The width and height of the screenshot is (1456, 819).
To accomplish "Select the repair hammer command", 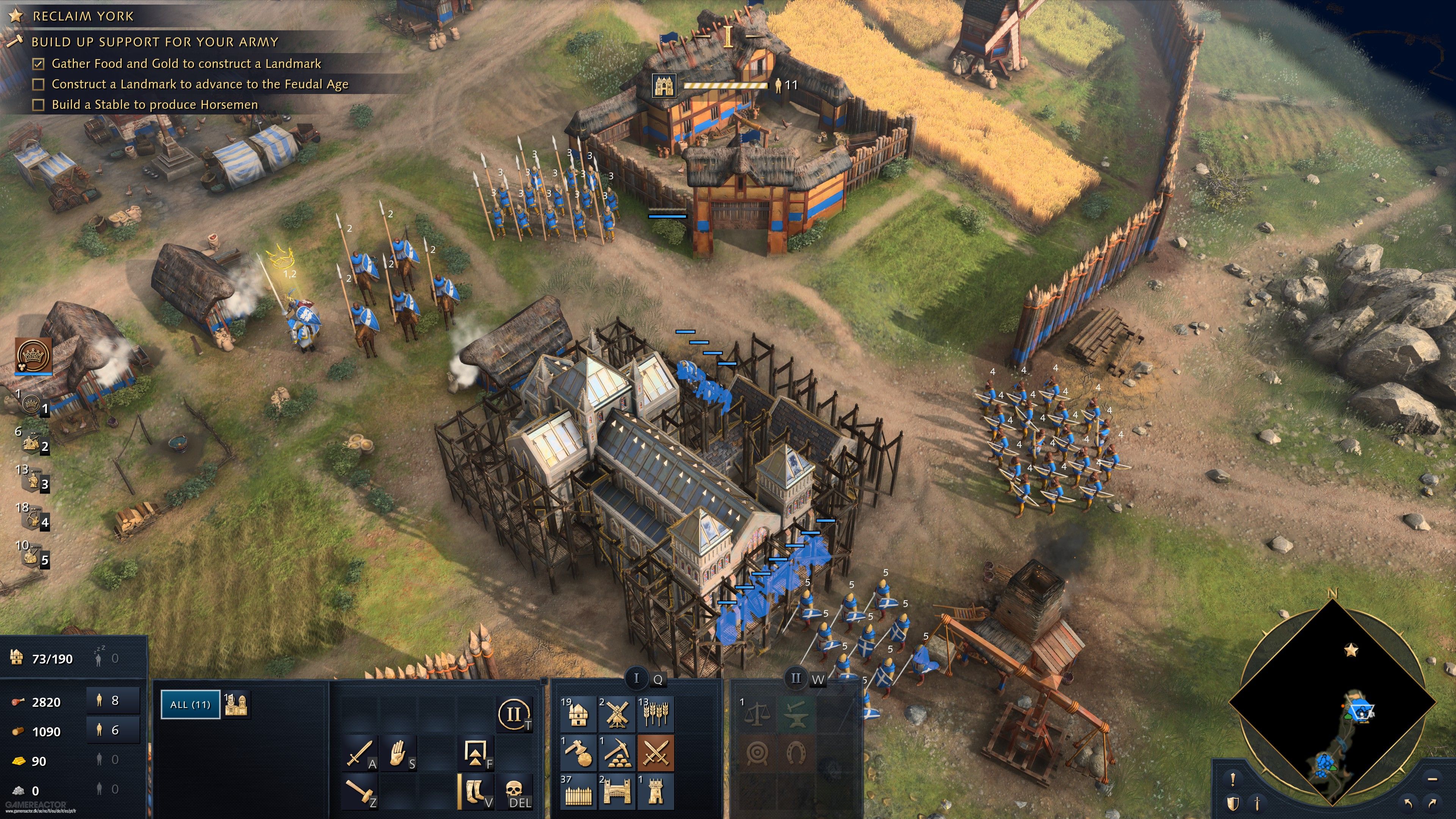I will click(x=359, y=792).
